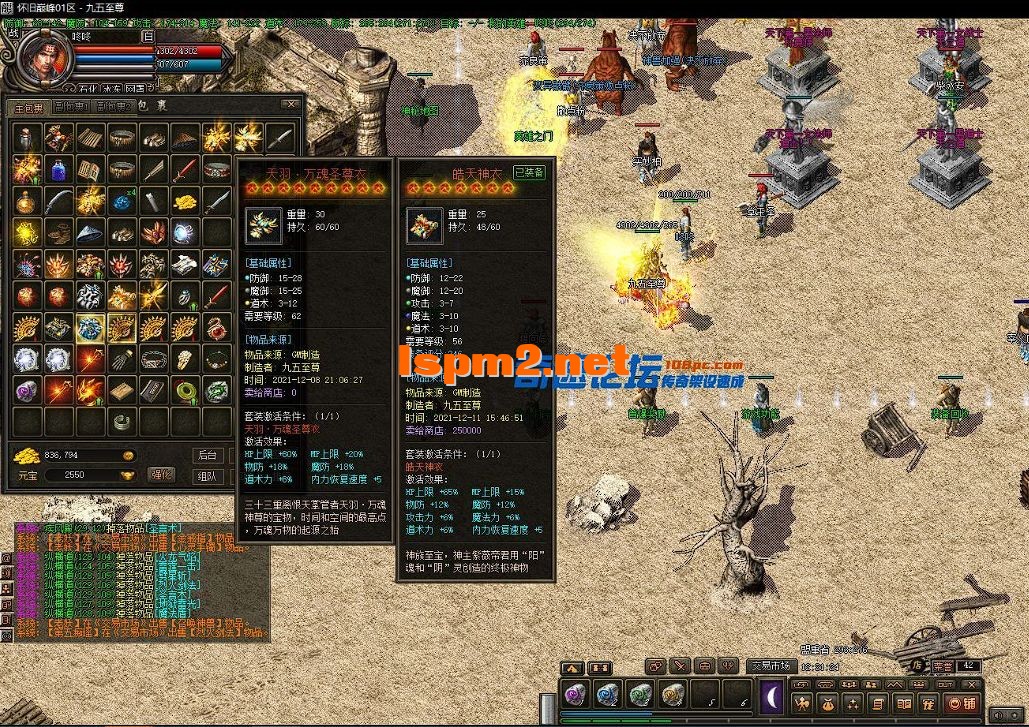This screenshot has width=1029, height=727.
Task: Select the 主包裹 main bag tab
Action: click(x=31, y=107)
